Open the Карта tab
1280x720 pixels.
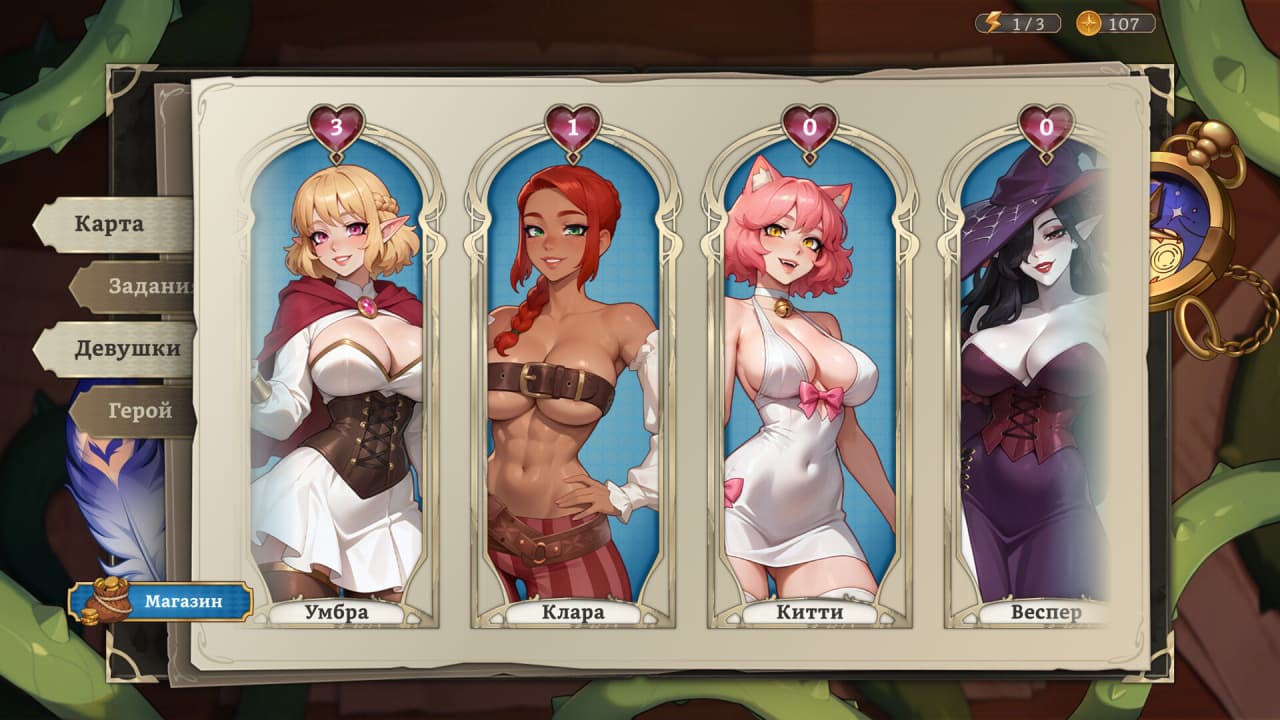(110, 223)
